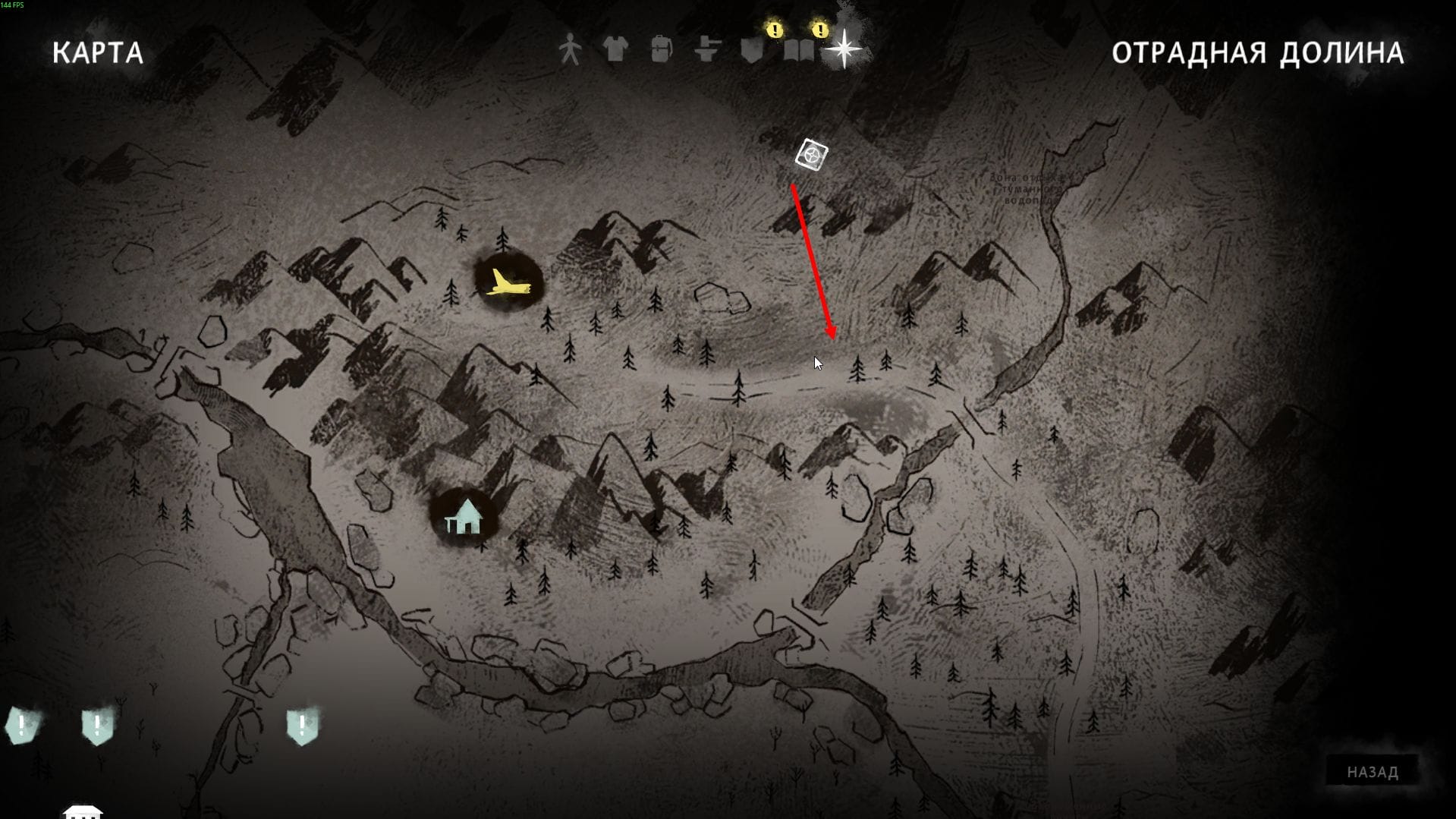Click the white building marker at map bottom
Screen dimensions: 1456x819
click(x=83, y=811)
